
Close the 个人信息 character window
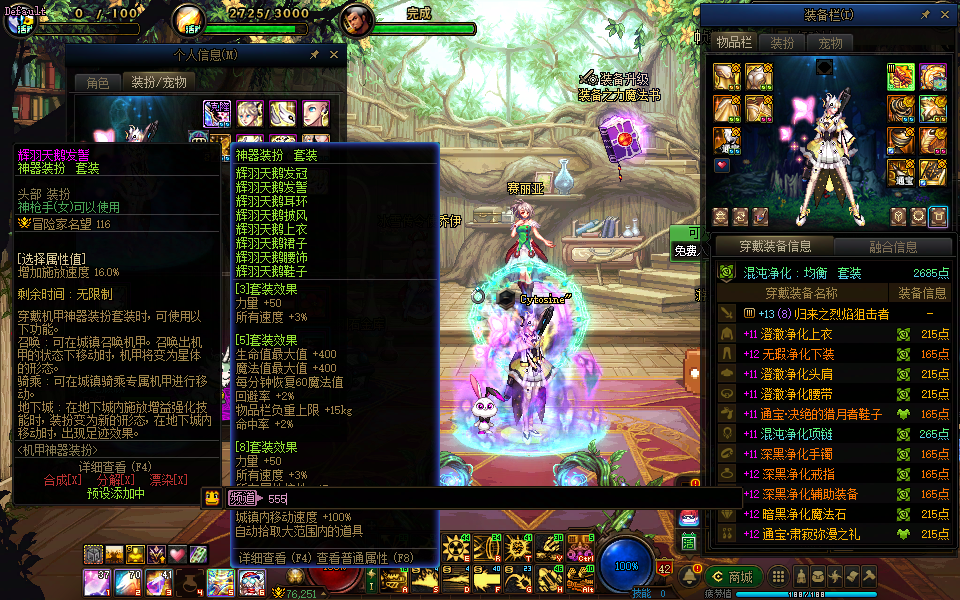335,55
